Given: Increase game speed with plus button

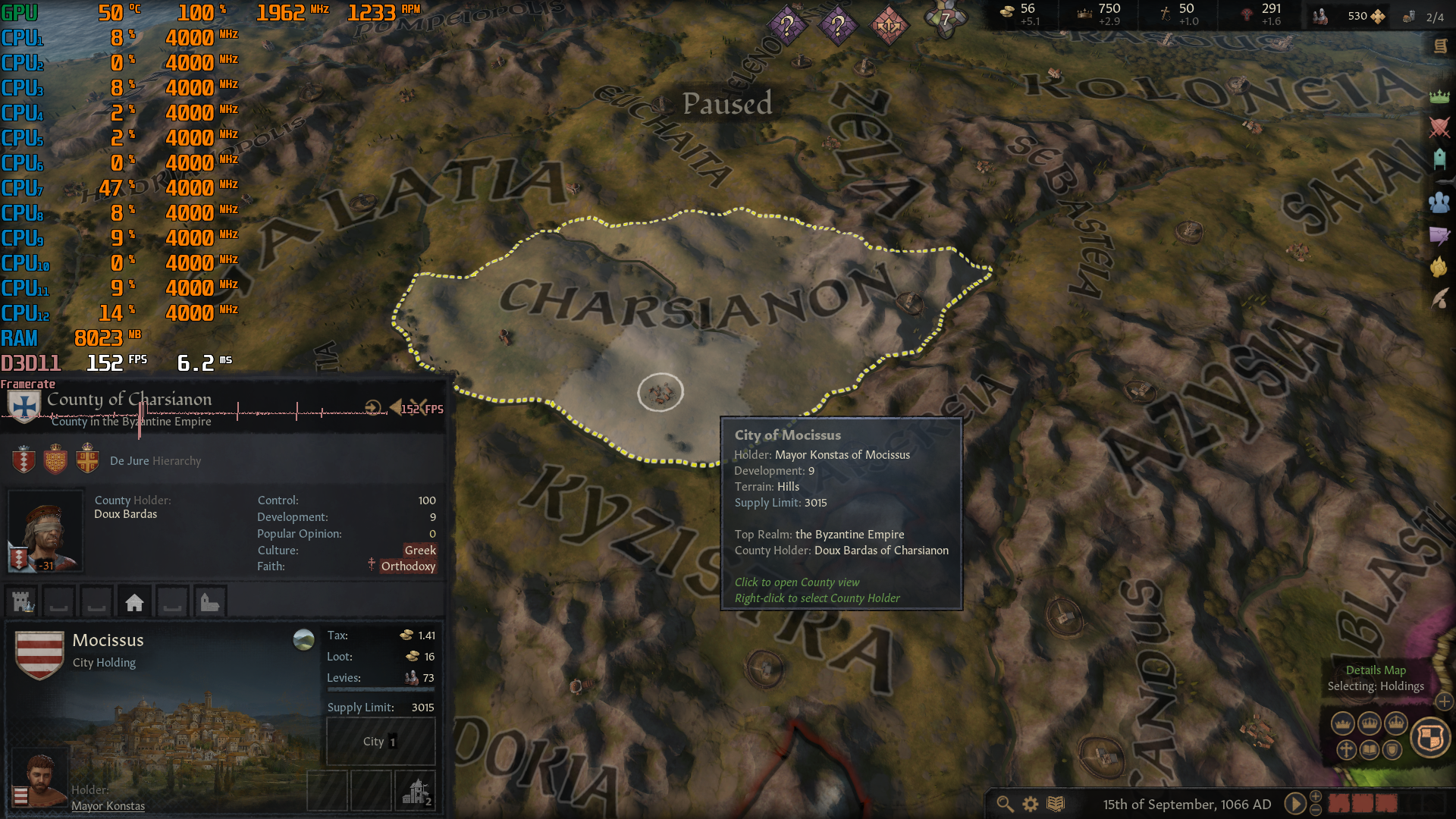Looking at the screenshot, I should (x=1316, y=796).
